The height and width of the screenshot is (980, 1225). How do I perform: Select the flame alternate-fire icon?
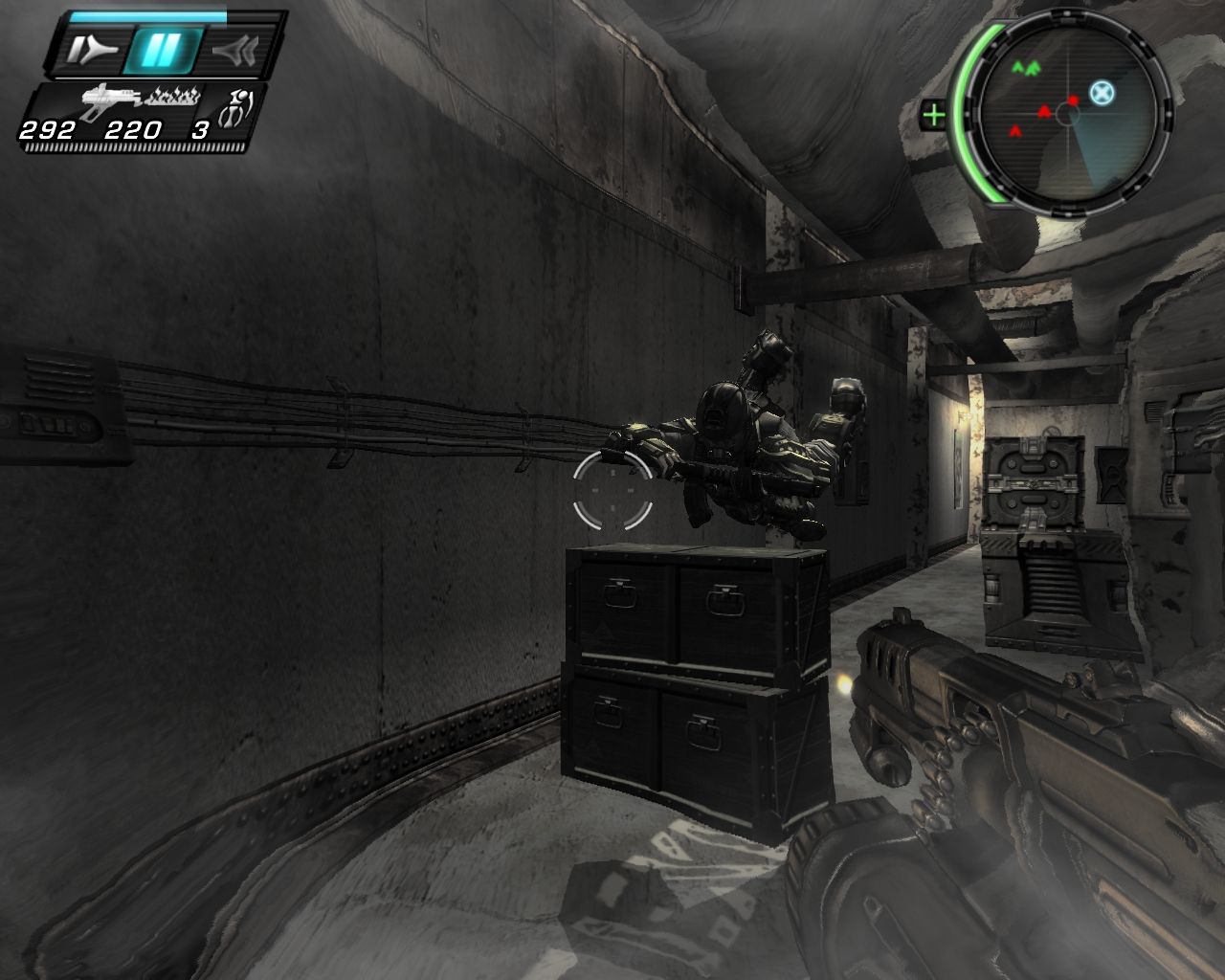pos(172,96)
